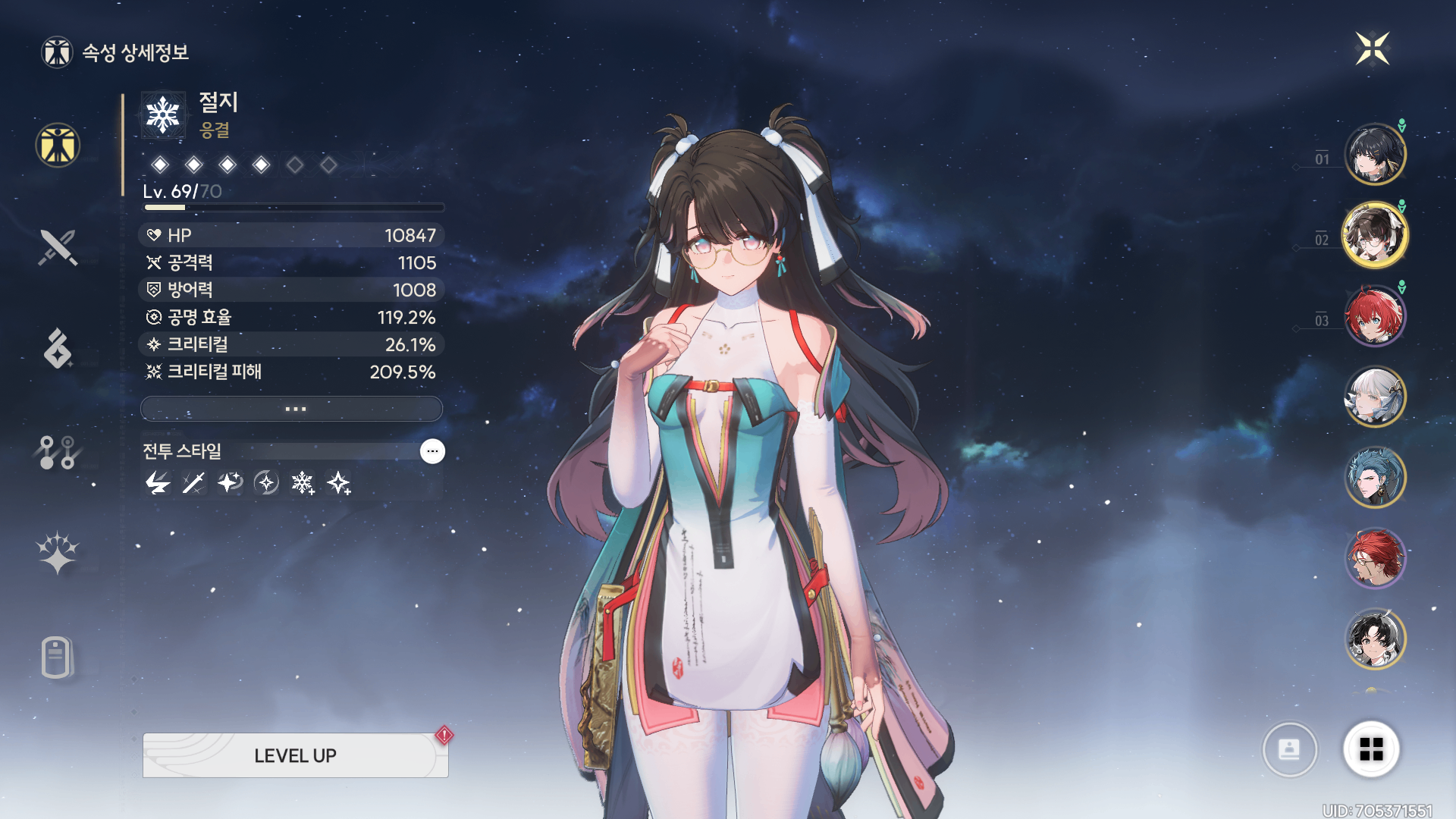Open the skill tree nodes tab
Image resolution: width=1456 pixels, height=819 pixels.
click(x=58, y=452)
